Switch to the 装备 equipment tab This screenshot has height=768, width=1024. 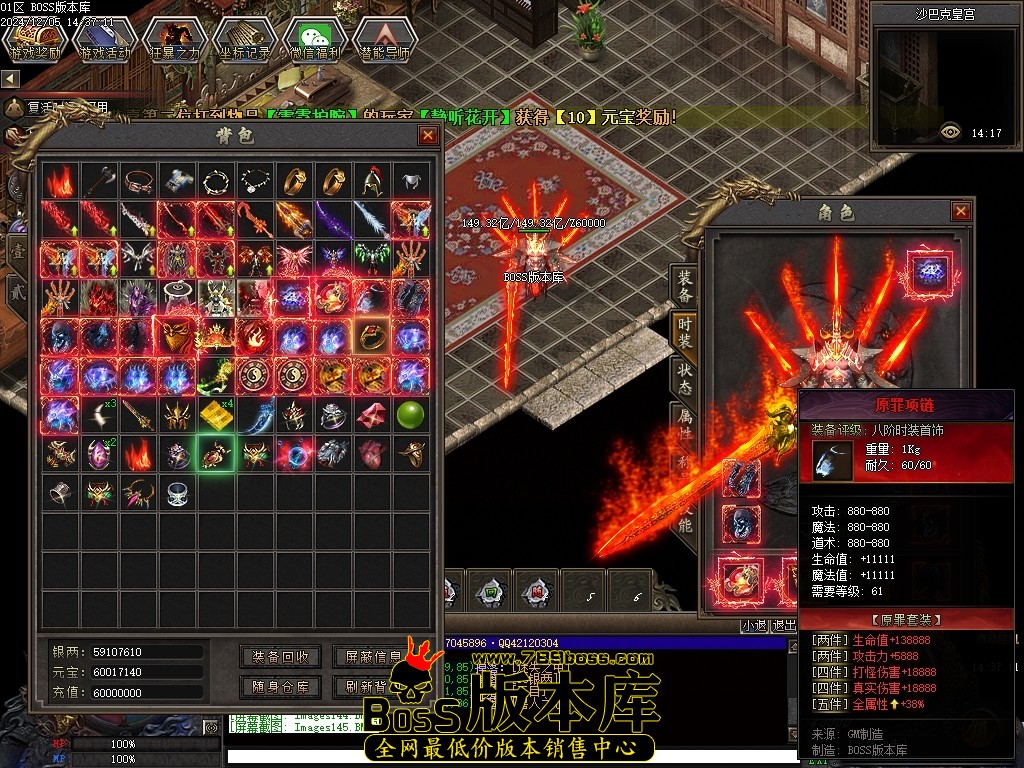click(x=685, y=283)
